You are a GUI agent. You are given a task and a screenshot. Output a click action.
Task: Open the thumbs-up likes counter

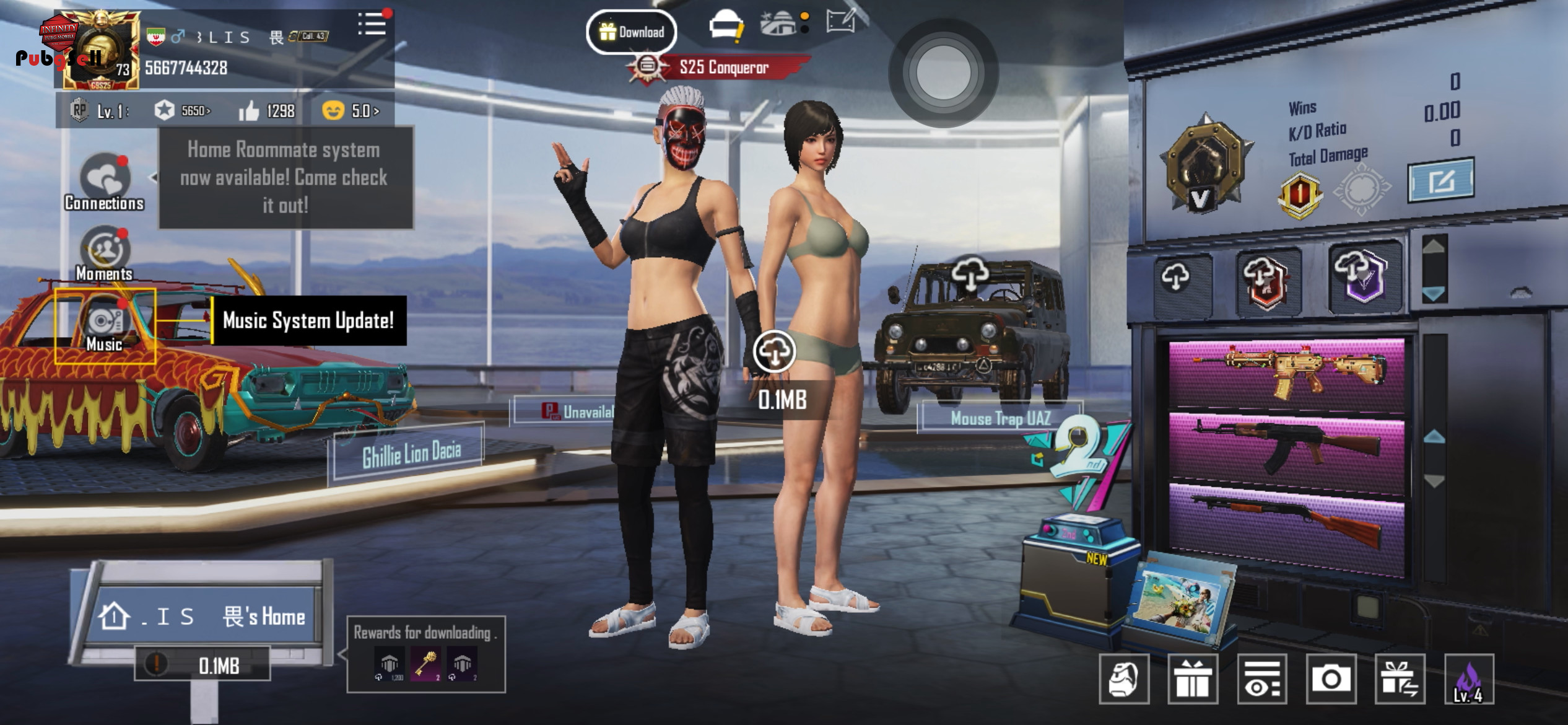point(267,111)
